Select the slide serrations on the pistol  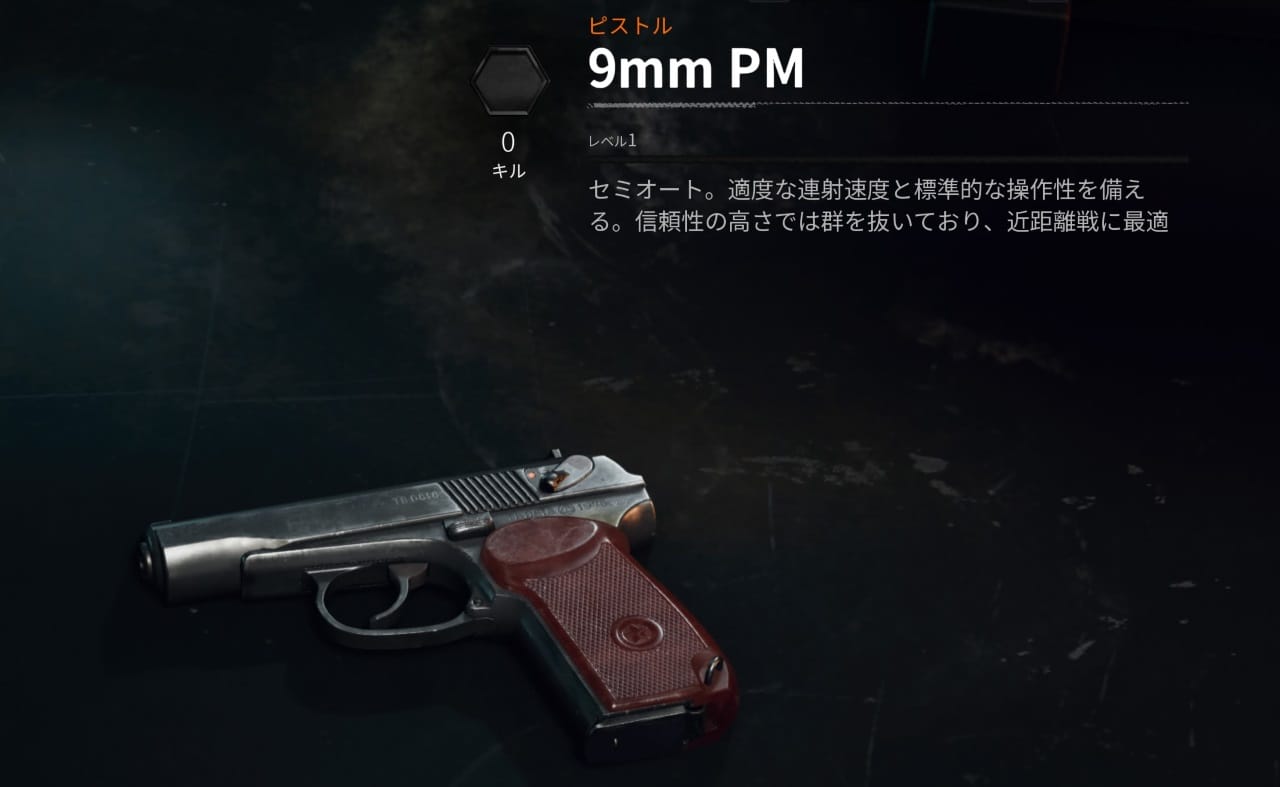coord(490,490)
